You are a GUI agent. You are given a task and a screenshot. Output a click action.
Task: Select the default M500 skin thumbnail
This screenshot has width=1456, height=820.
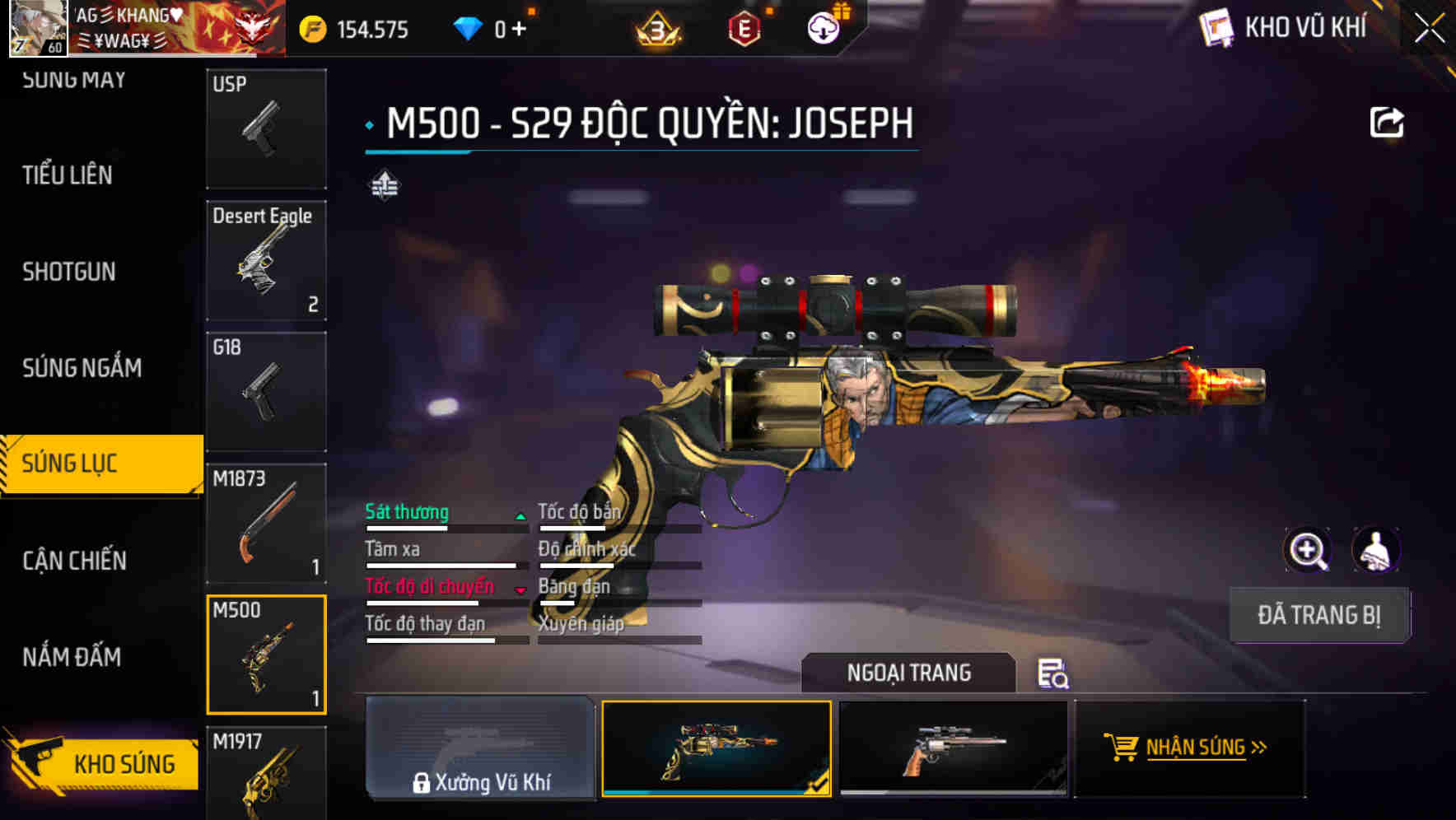tap(954, 748)
